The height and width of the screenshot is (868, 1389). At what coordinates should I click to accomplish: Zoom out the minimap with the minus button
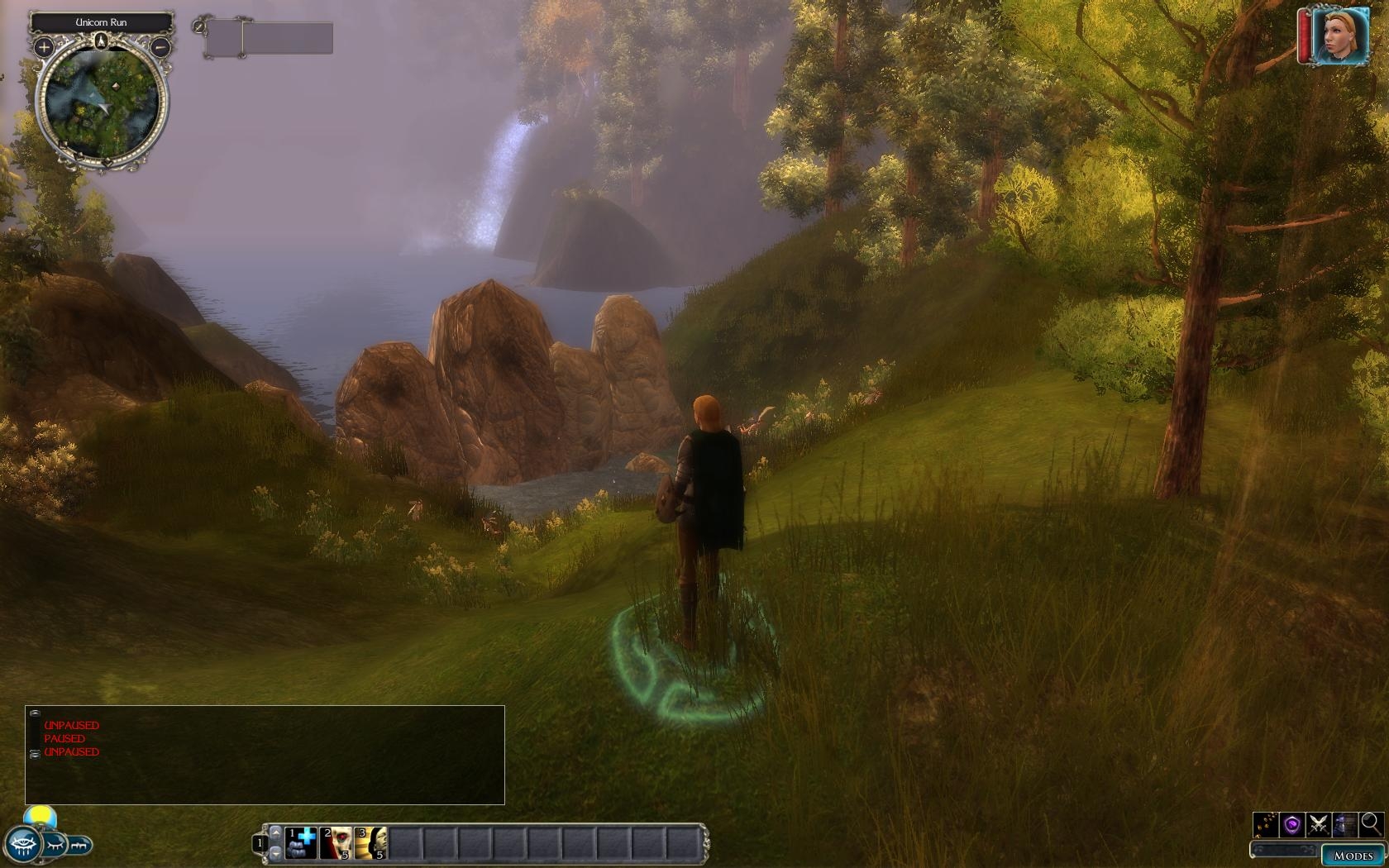click(160, 48)
